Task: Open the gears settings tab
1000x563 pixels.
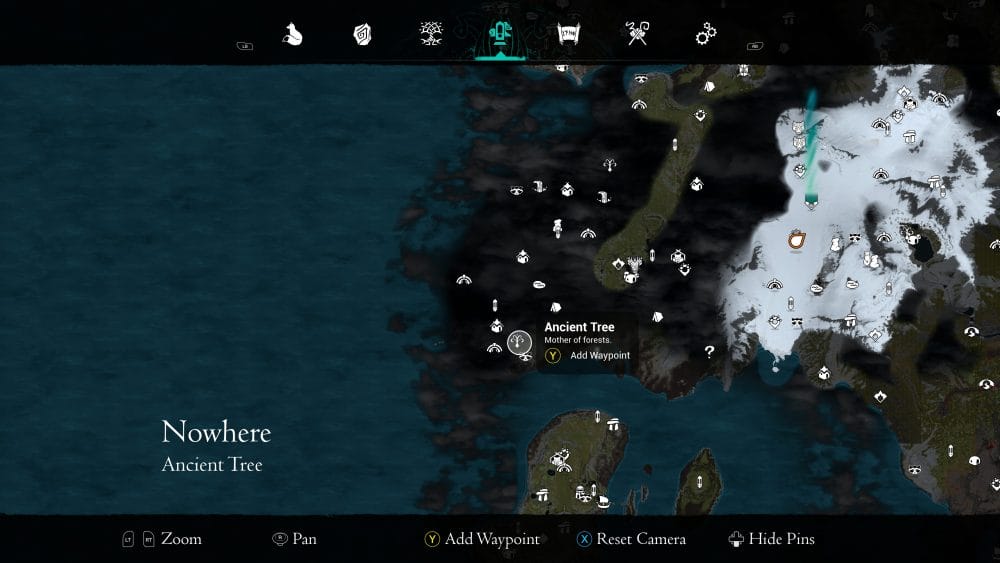Action: click(x=706, y=35)
